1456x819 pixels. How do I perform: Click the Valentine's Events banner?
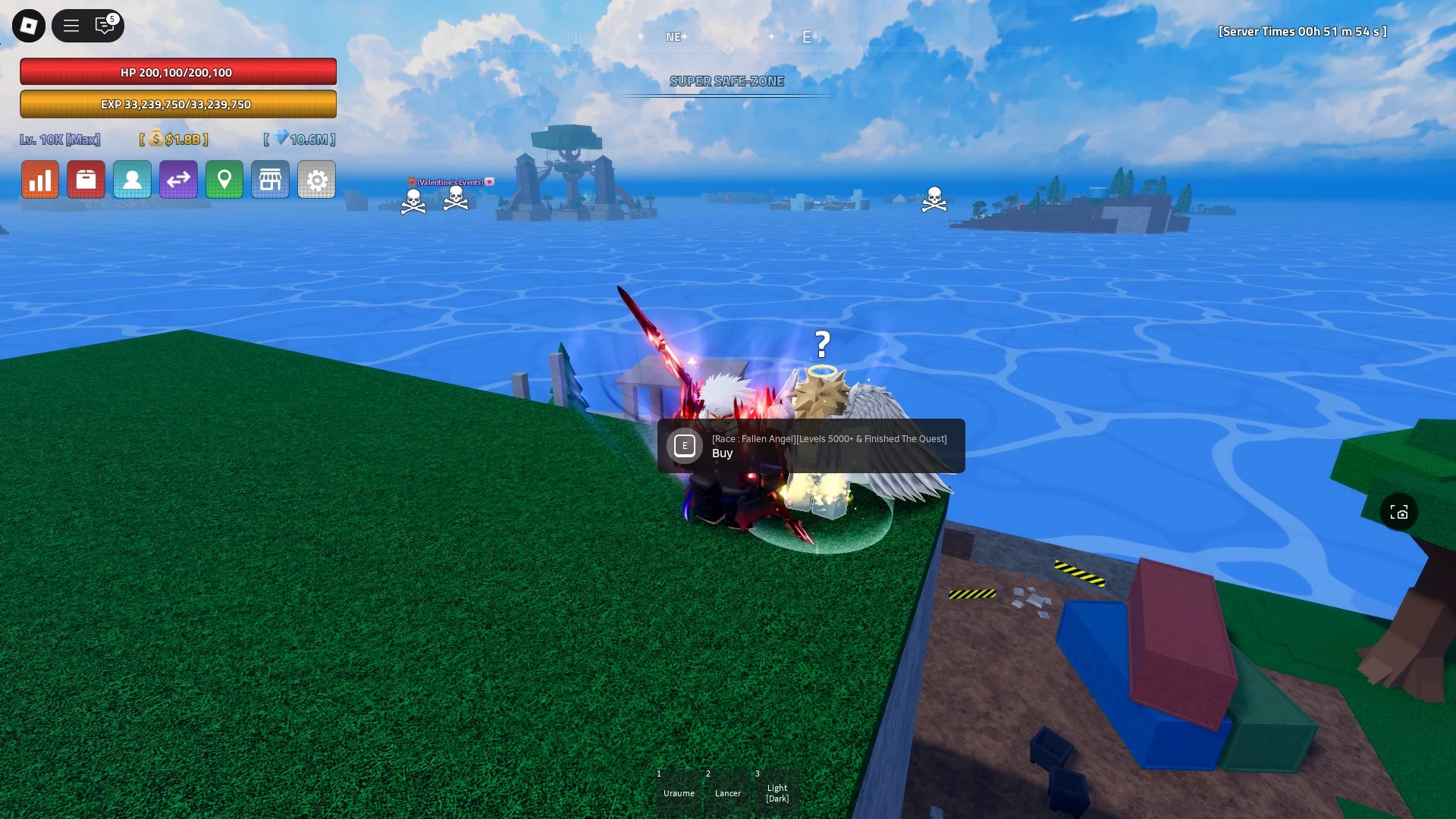pos(451,182)
